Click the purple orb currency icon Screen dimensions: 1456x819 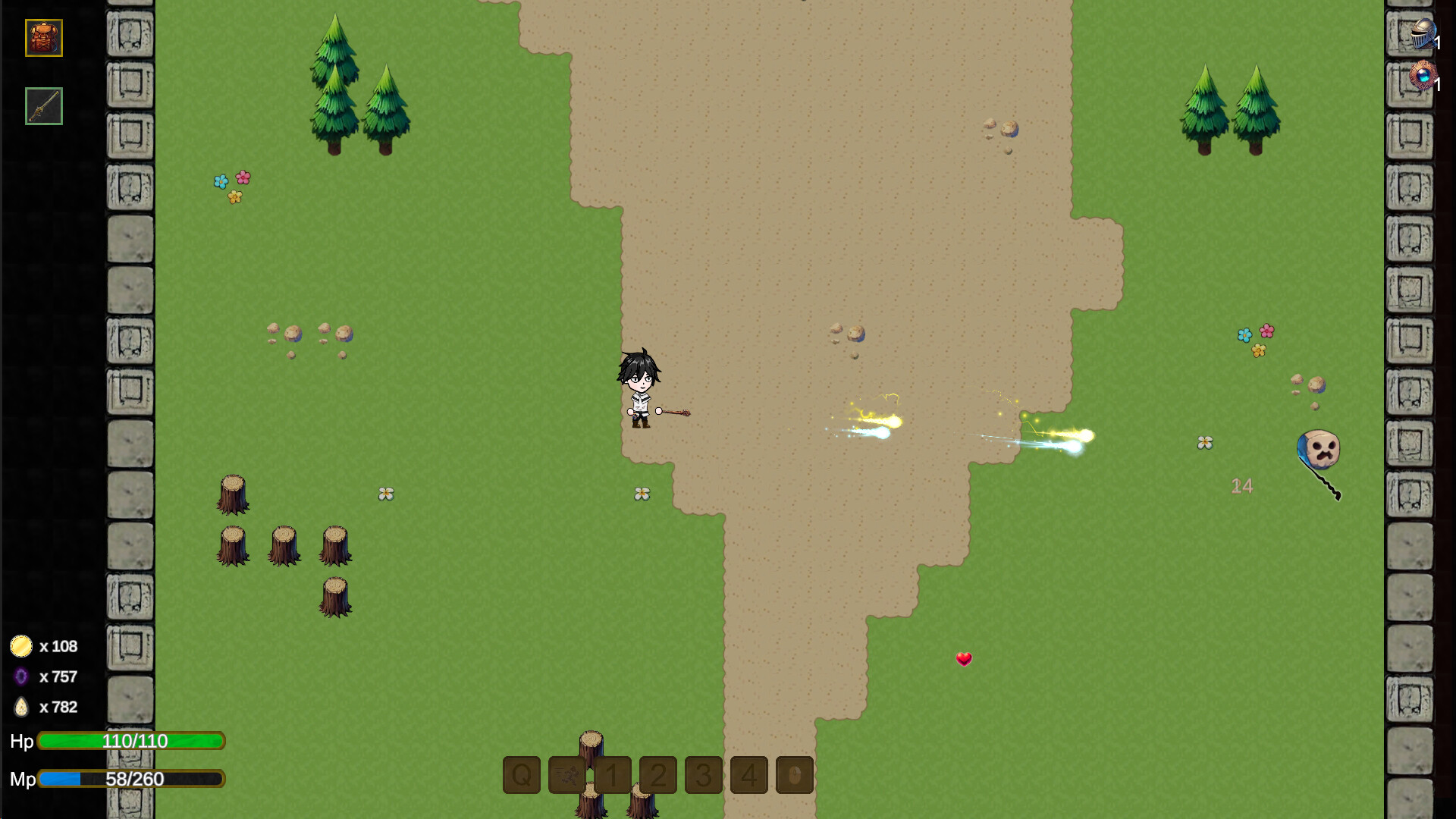[20, 676]
